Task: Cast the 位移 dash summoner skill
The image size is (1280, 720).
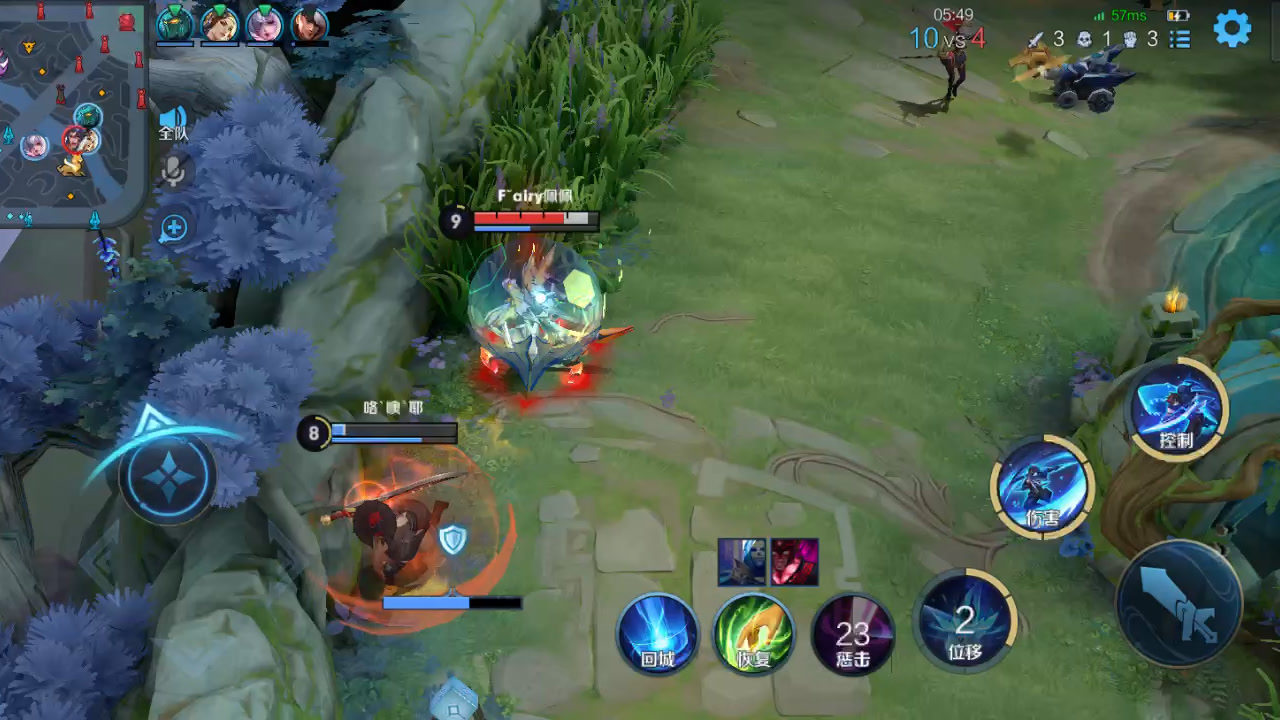Action: (x=963, y=626)
